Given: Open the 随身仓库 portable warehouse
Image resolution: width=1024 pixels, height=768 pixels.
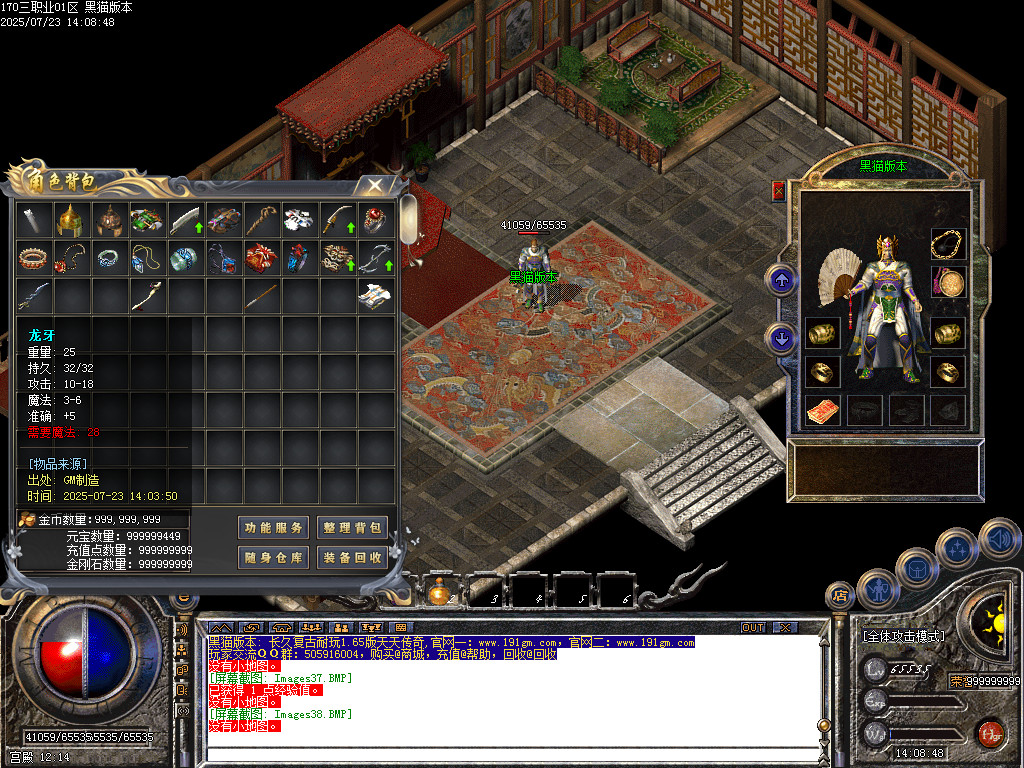Looking at the screenshot, I should click(273, 557).
